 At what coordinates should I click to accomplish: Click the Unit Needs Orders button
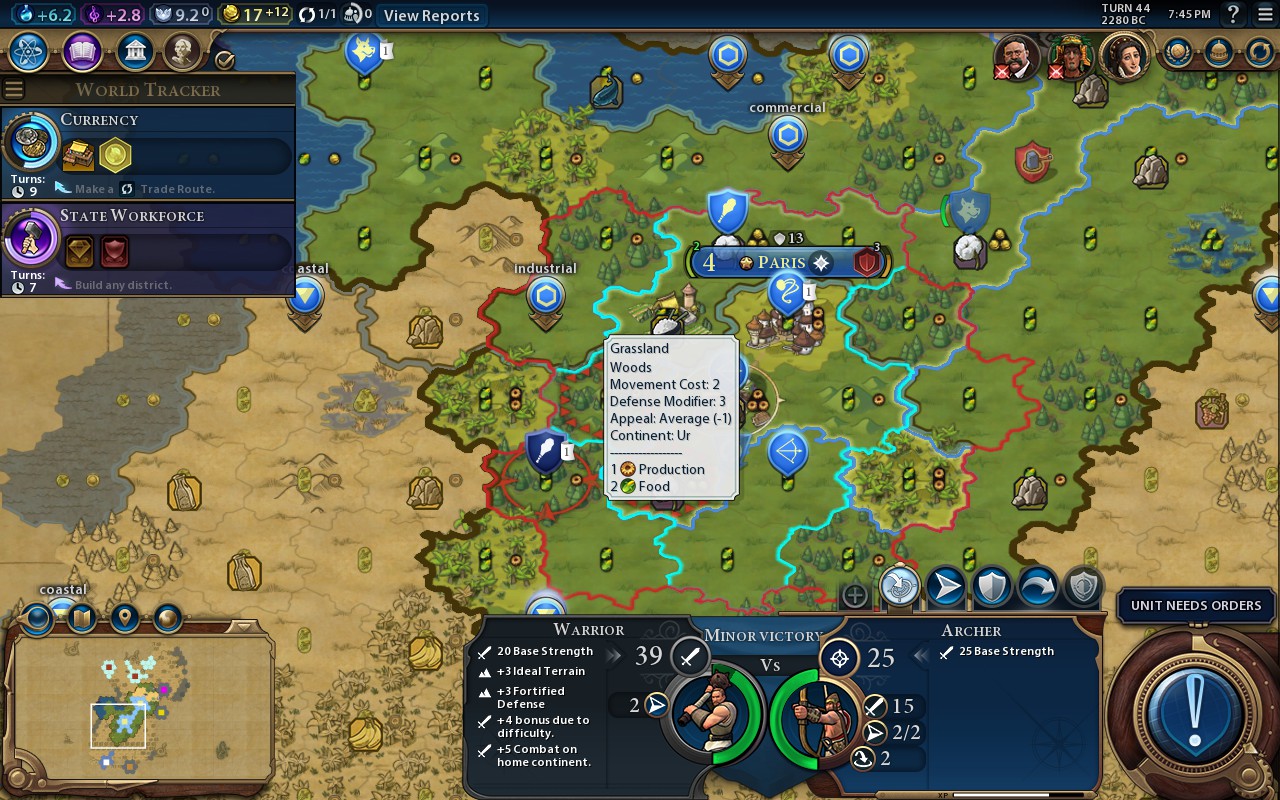pos(1195,605)
